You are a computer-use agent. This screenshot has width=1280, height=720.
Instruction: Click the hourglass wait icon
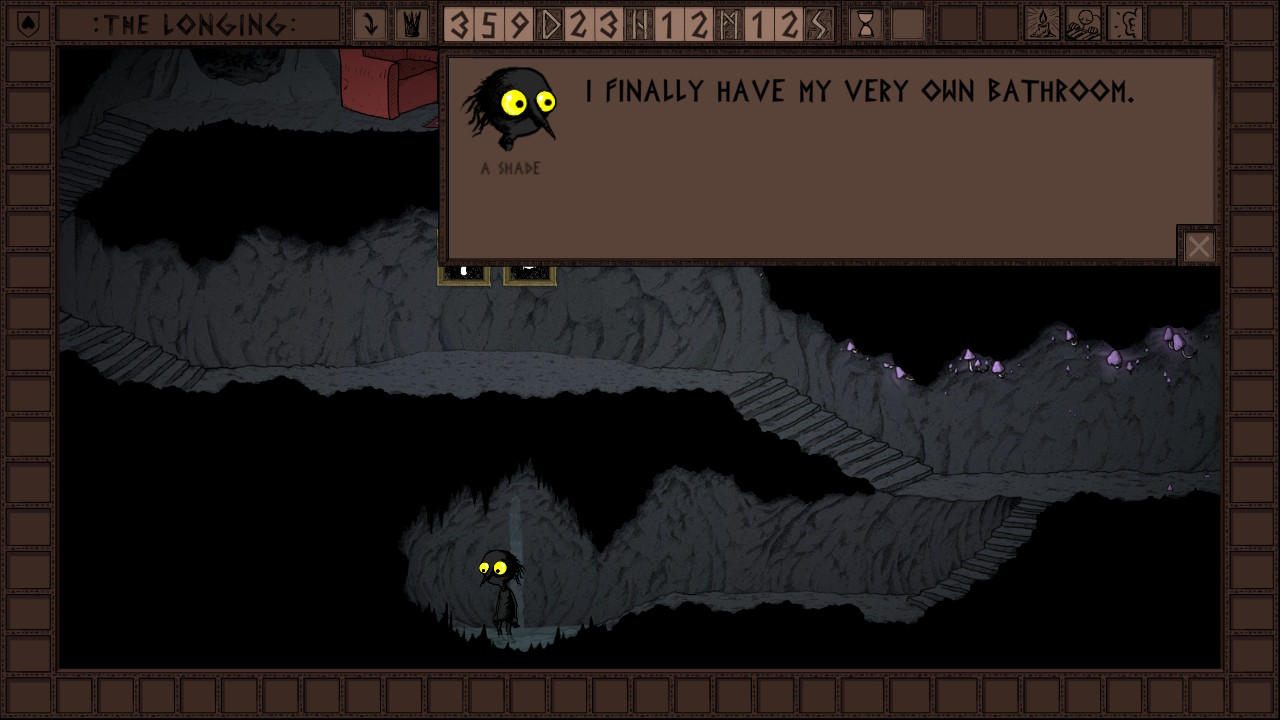[x=866, y=24]
